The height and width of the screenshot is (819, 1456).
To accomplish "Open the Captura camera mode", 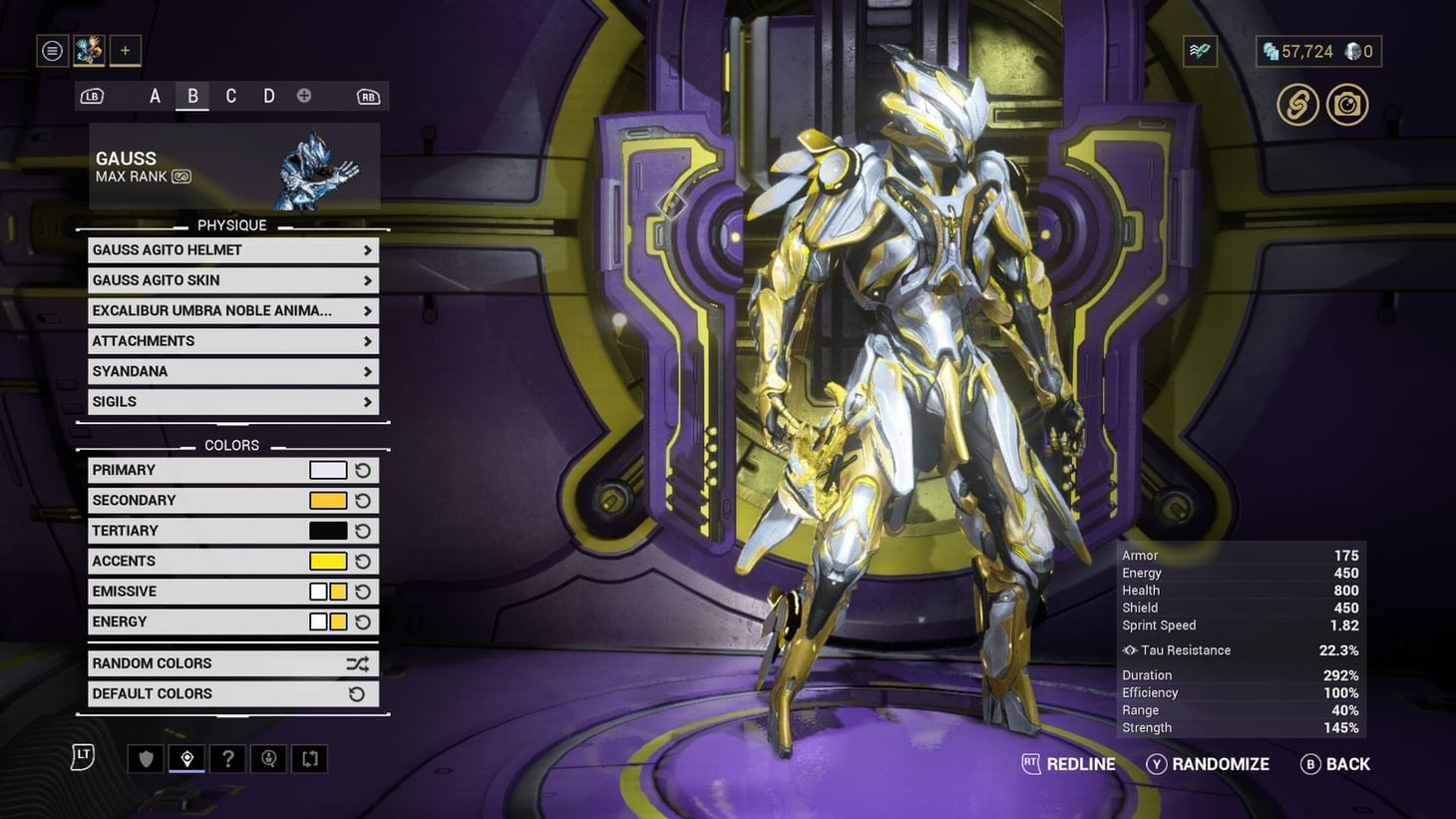I will pyautogui.click(x=1347, y=105).
